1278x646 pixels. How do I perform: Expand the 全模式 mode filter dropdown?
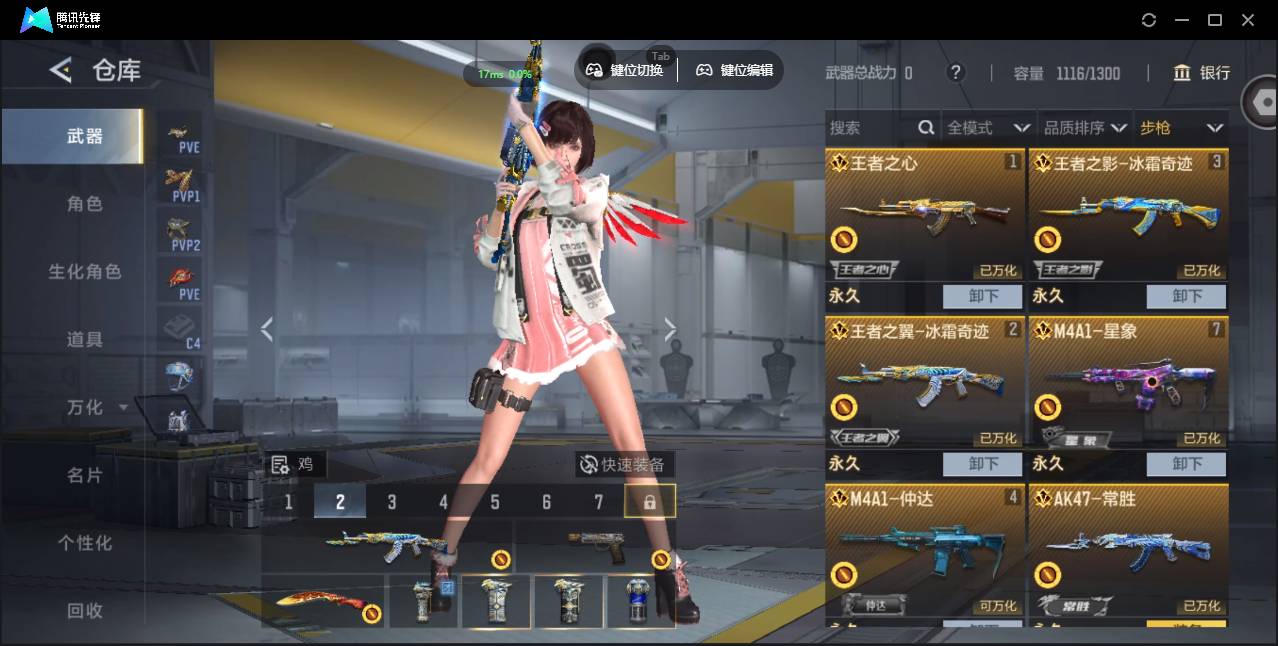pos(988,128)
